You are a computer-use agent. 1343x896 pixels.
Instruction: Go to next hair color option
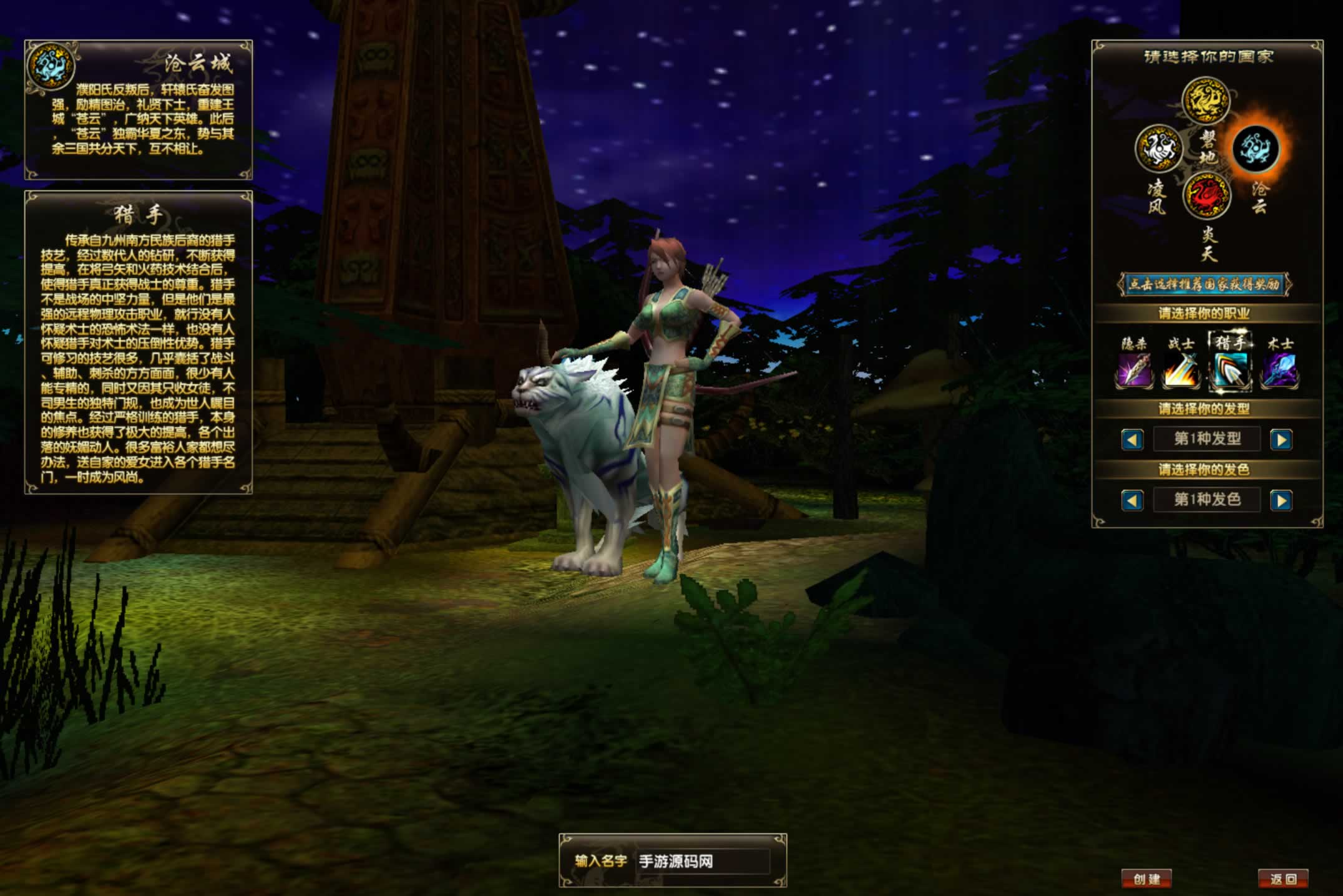[x=1281, y=500]
